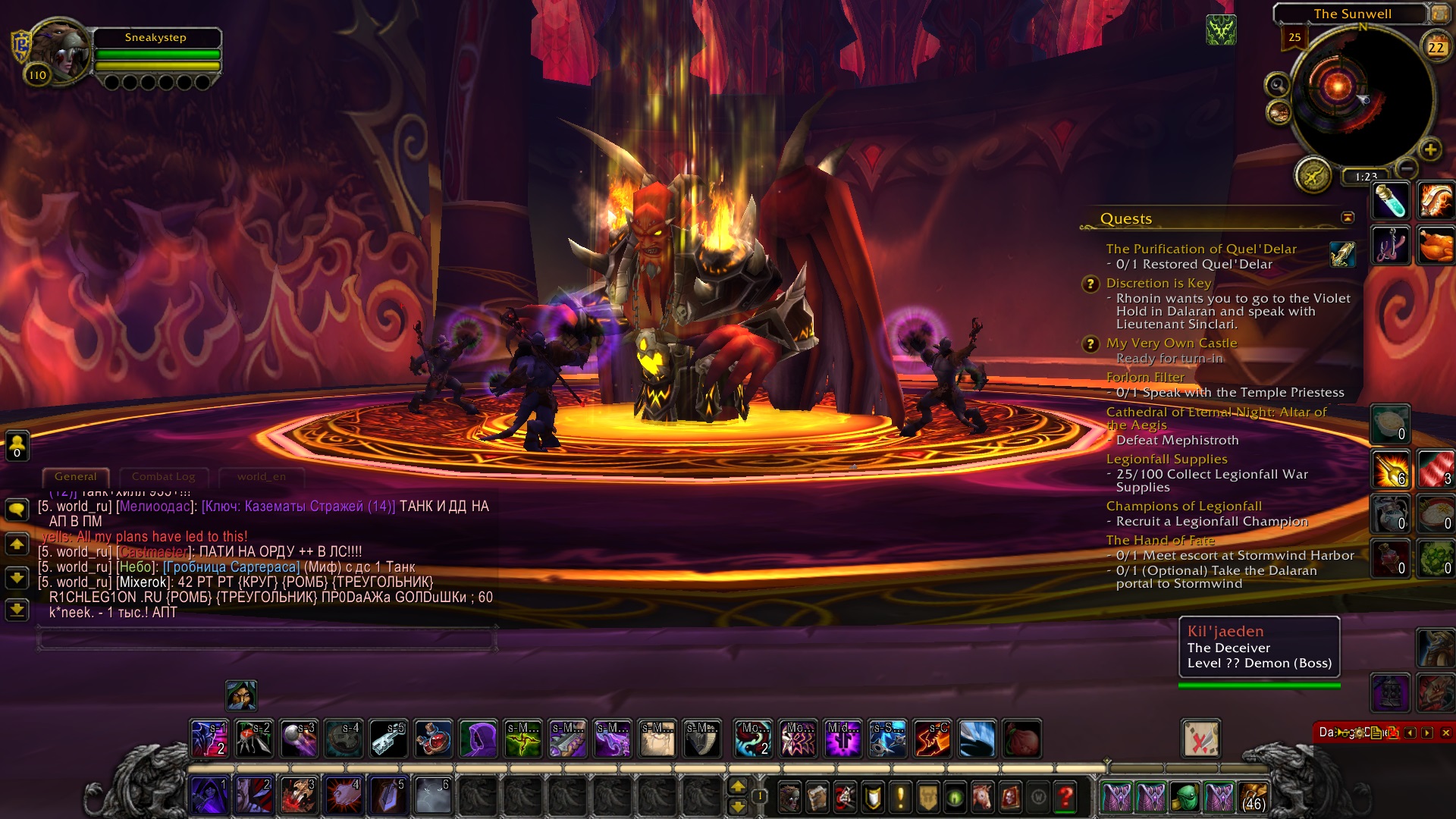This screenshot has height=819, width=1456.
Task: Activate the red potion flask action slot
Action: [x=434, y=739]
